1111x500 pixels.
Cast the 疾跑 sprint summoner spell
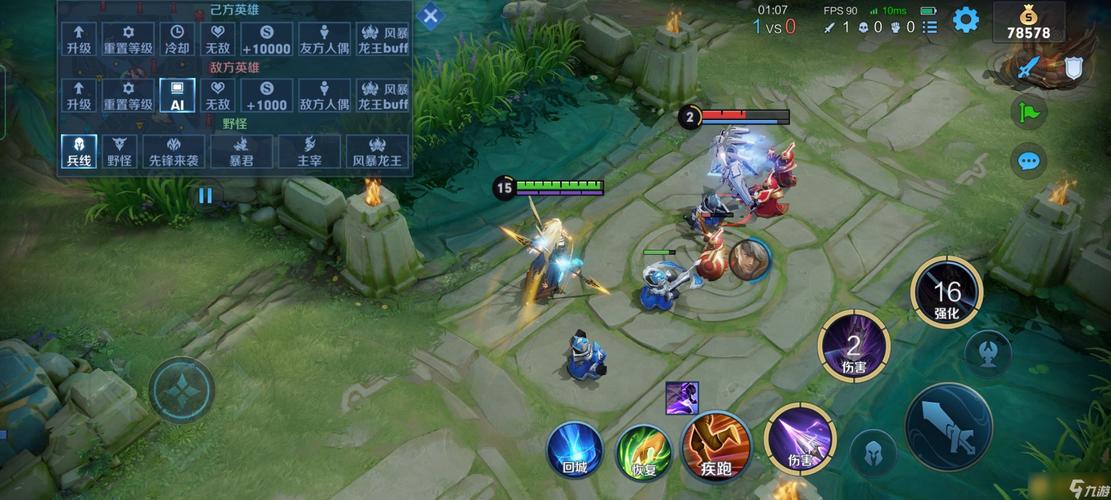tap(715, 447)
